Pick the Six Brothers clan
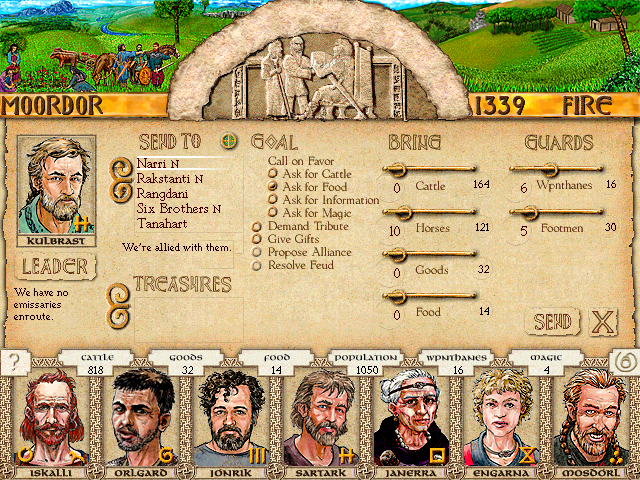640x480 pixels. click(172, 209)
